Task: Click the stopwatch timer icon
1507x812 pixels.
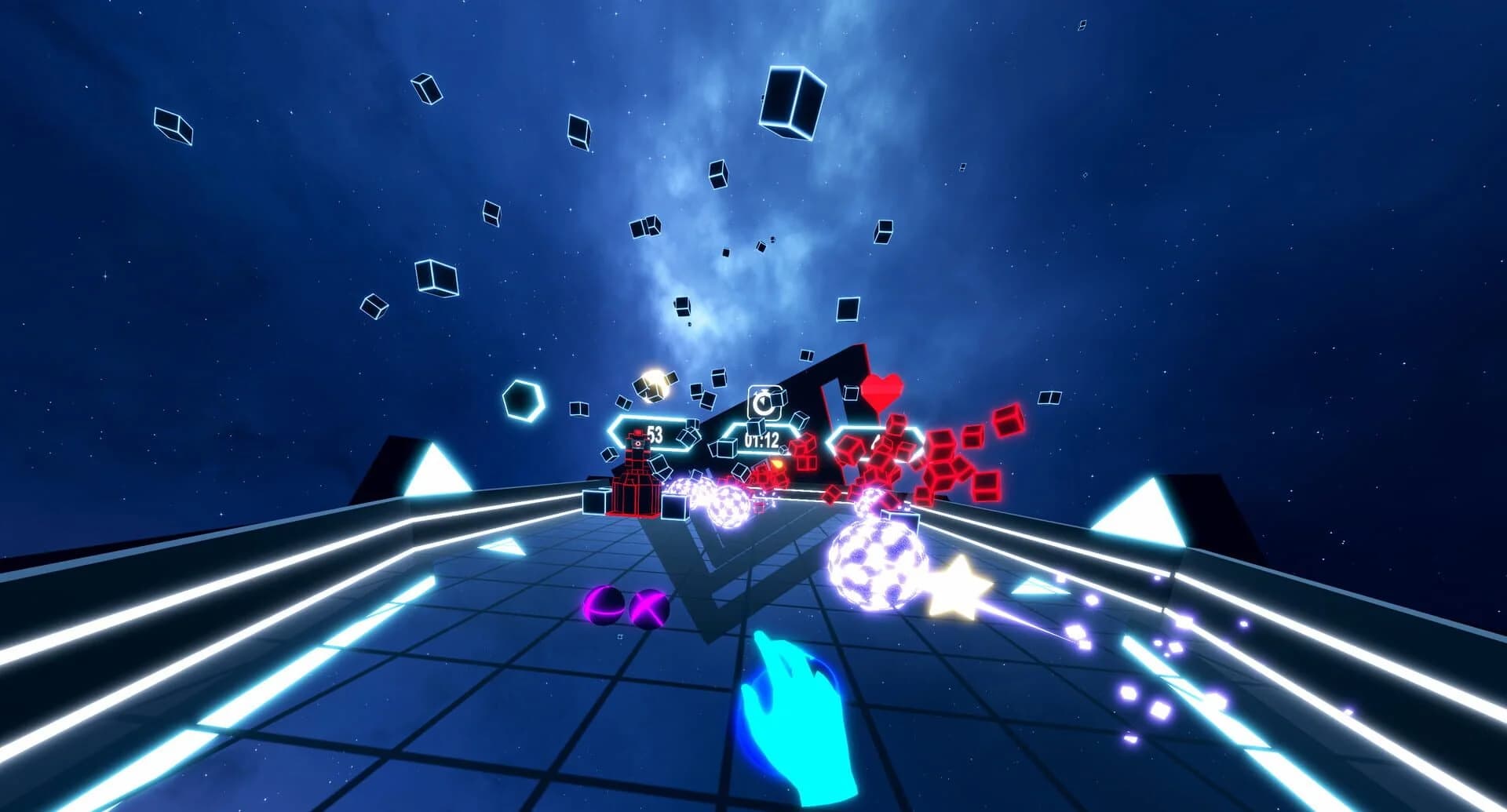Action: point(764,401)
